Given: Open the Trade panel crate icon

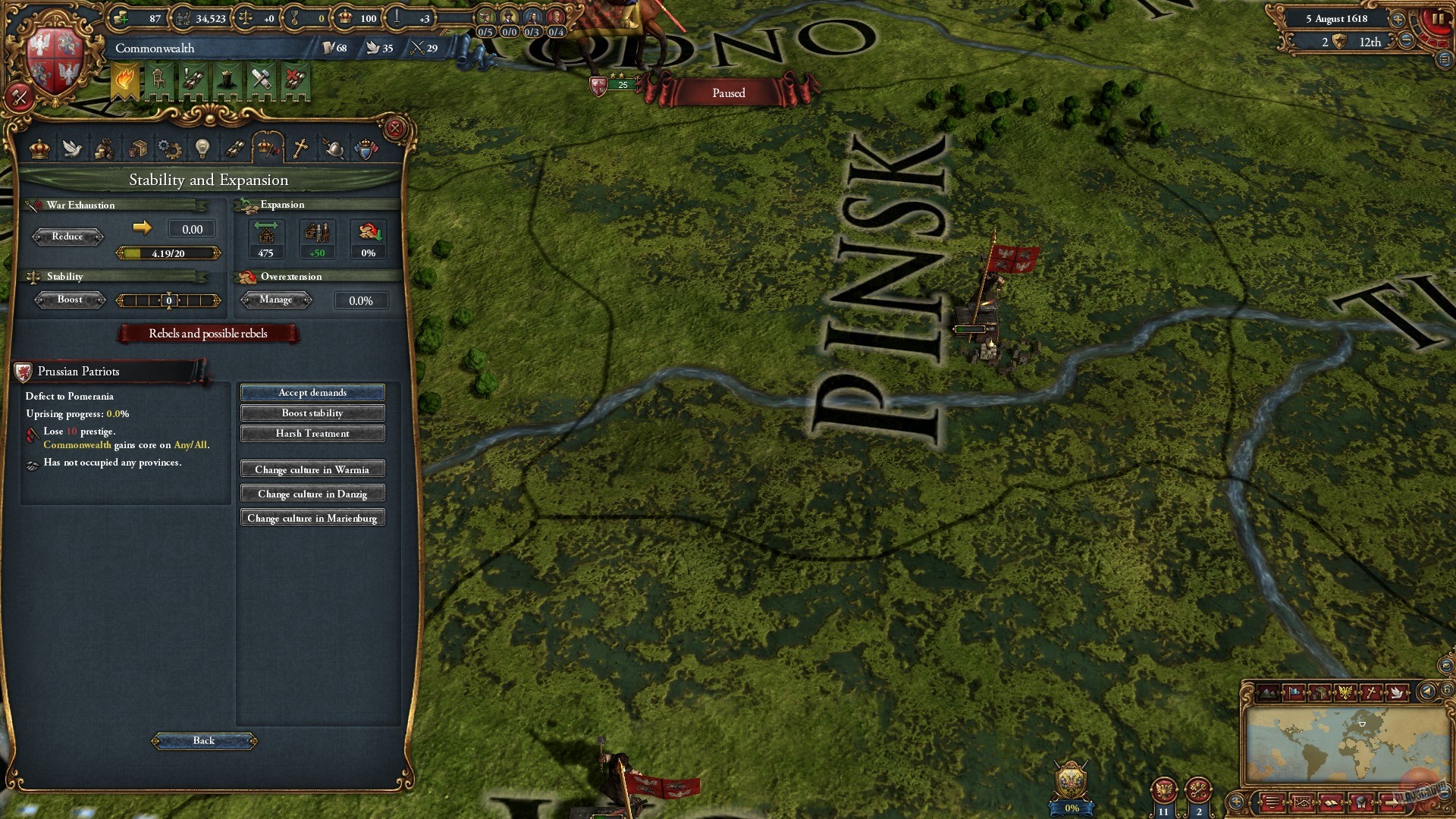Looking at the screenshot, I should click(138, 149).
